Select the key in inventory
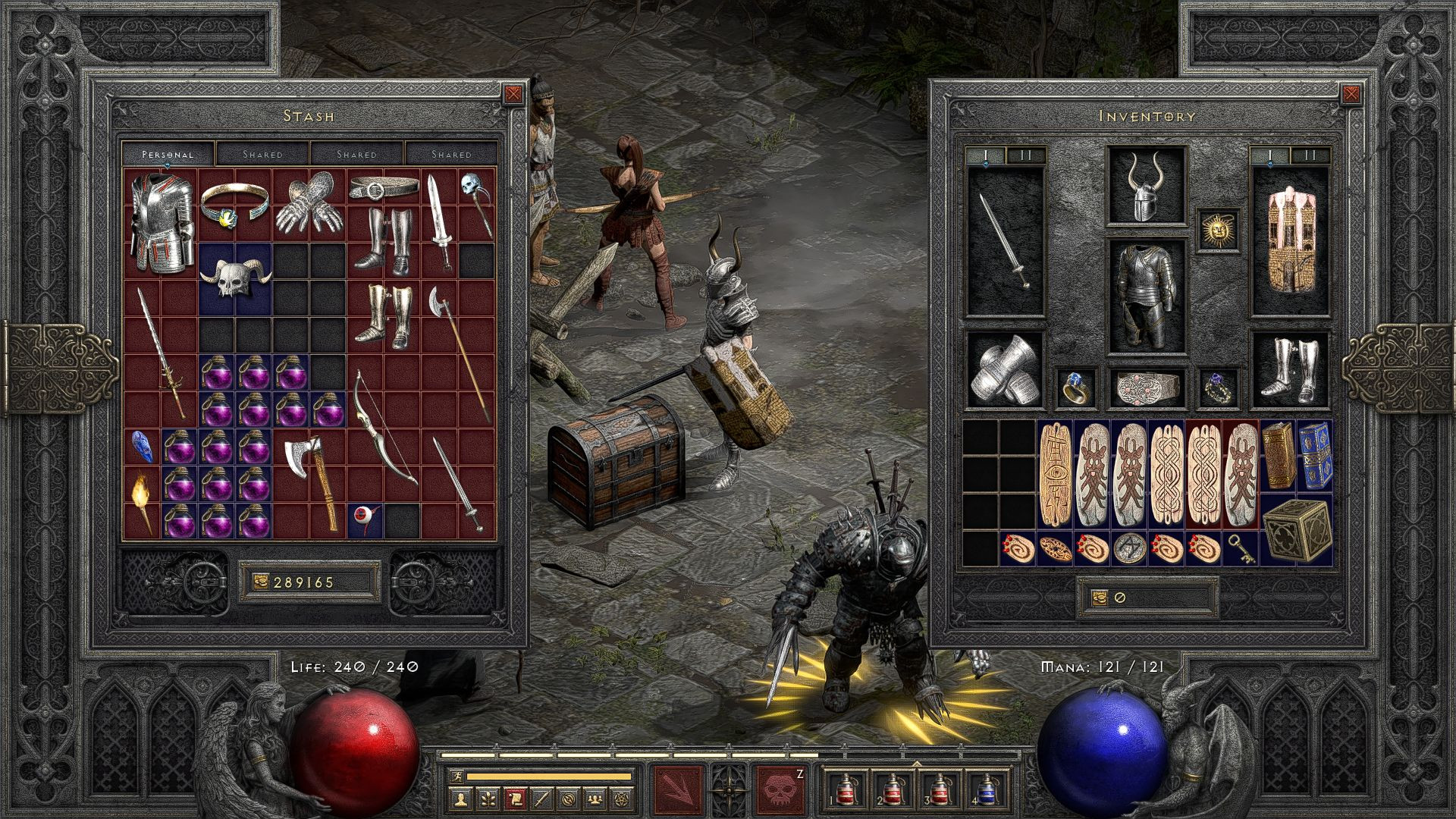 1241,548
